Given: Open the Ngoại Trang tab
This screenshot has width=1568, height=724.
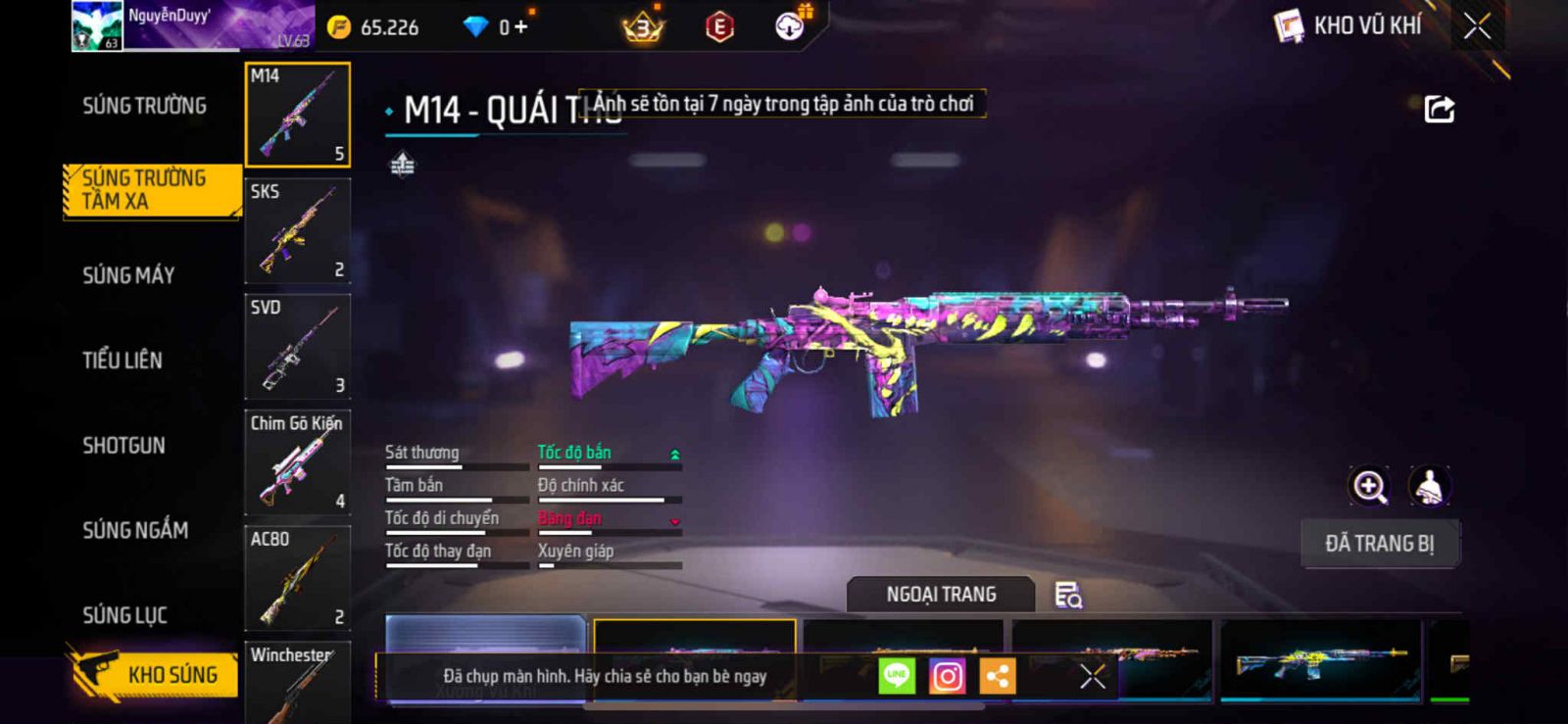Looking at the screenshot, I should point(941,595).
